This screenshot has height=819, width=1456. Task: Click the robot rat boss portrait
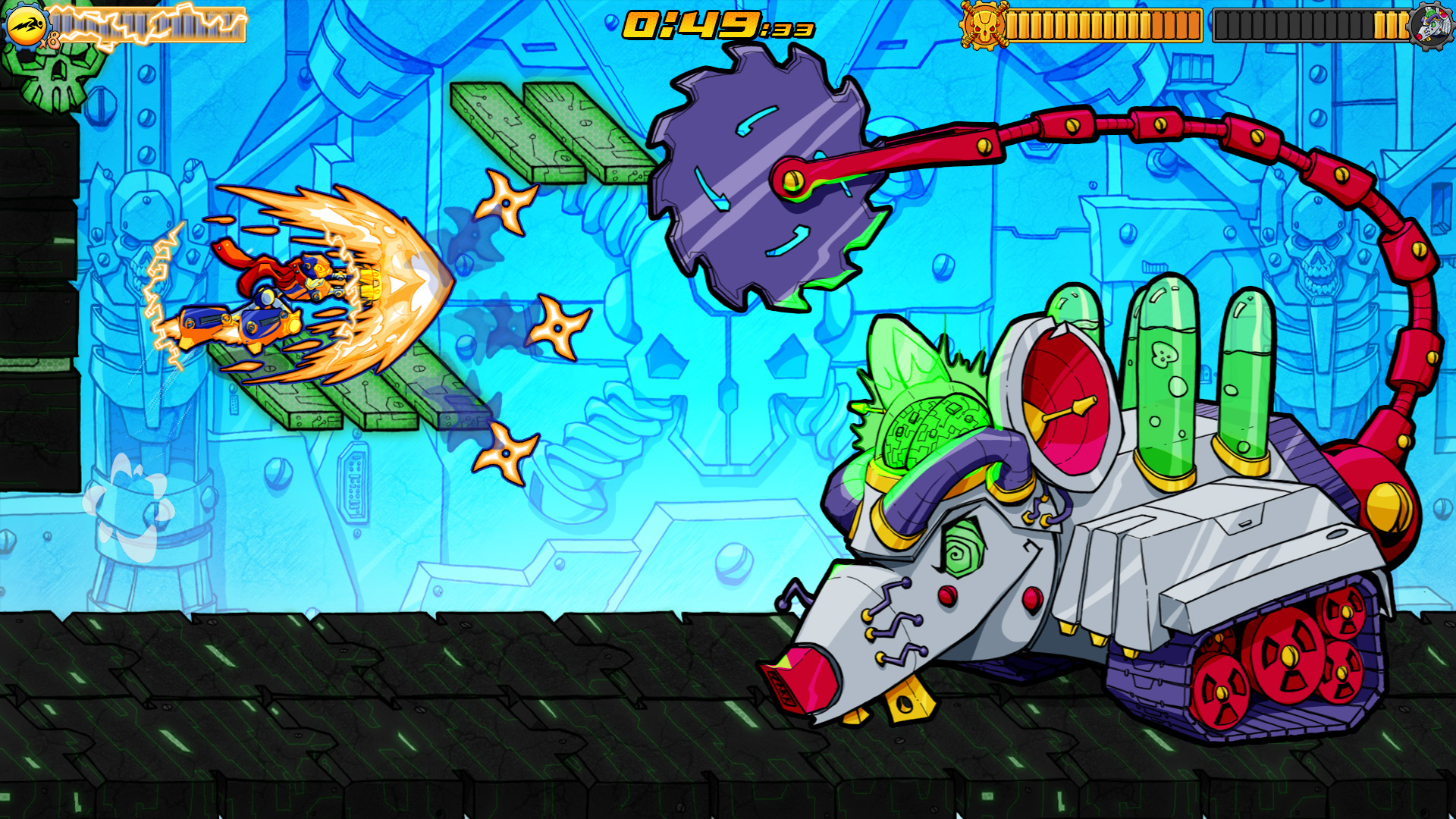point(1432,25)
